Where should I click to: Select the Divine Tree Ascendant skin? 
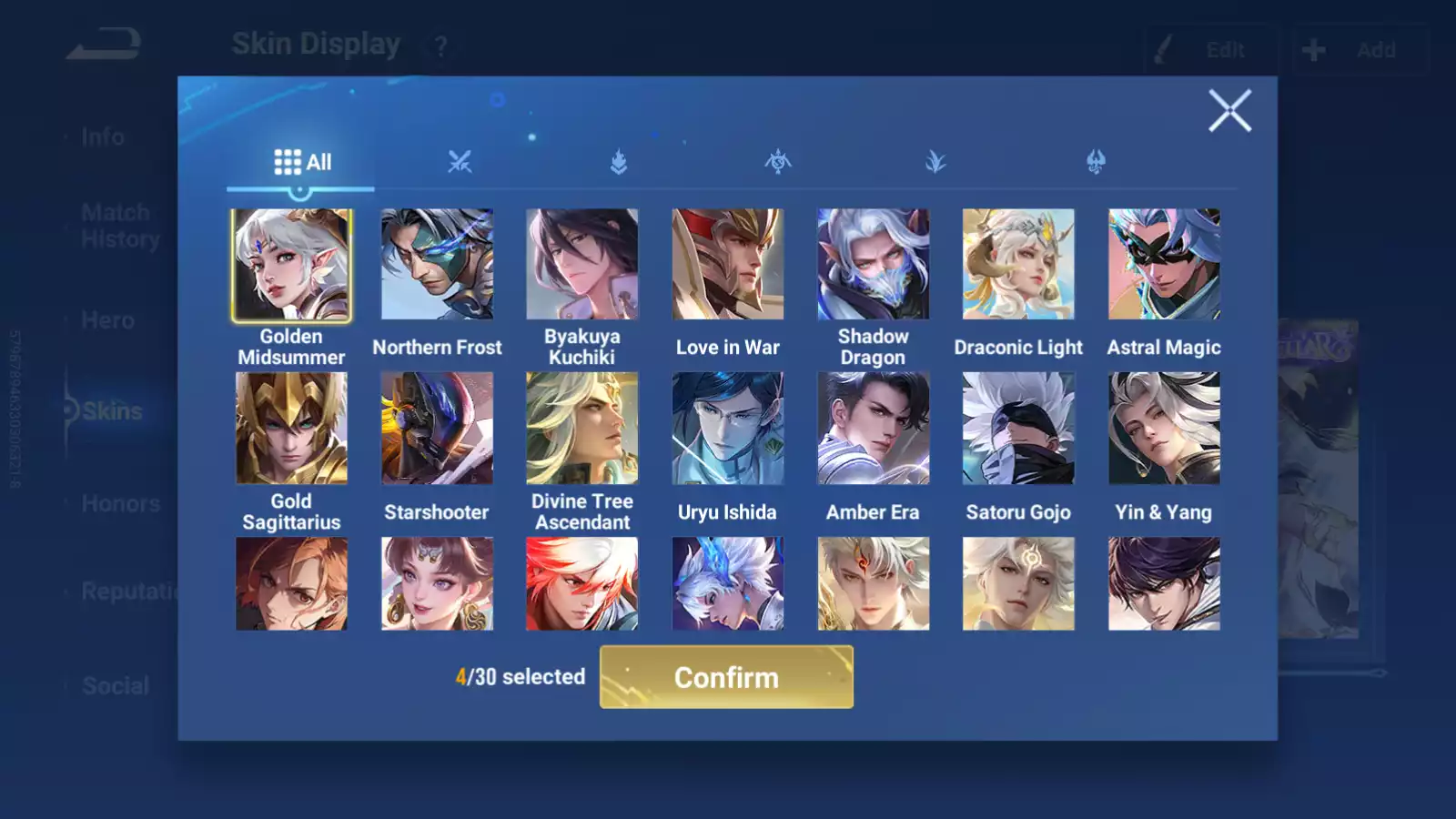coord(582,429)
